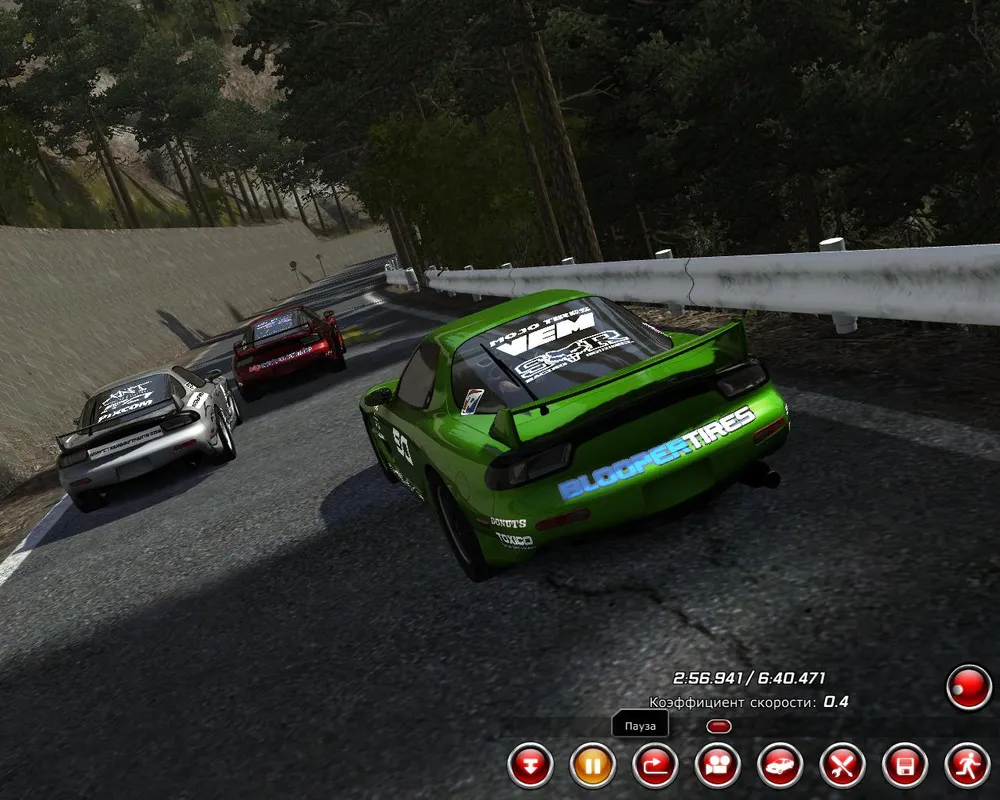Click the loop arrow replay button

pyautogui.click(x=655, y=767)
